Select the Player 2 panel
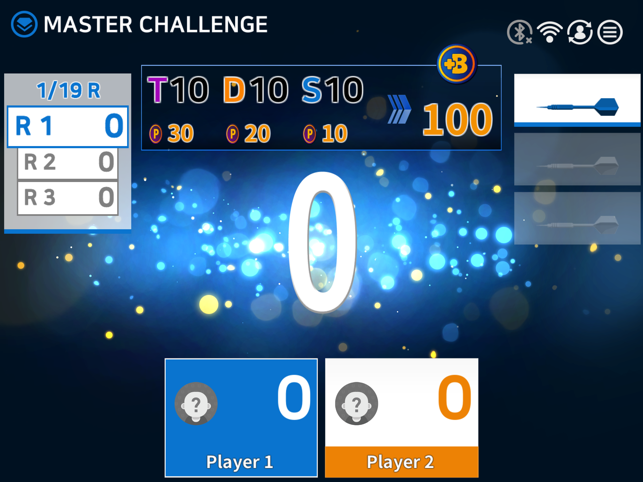643x482 pixels. click(402, 417)
